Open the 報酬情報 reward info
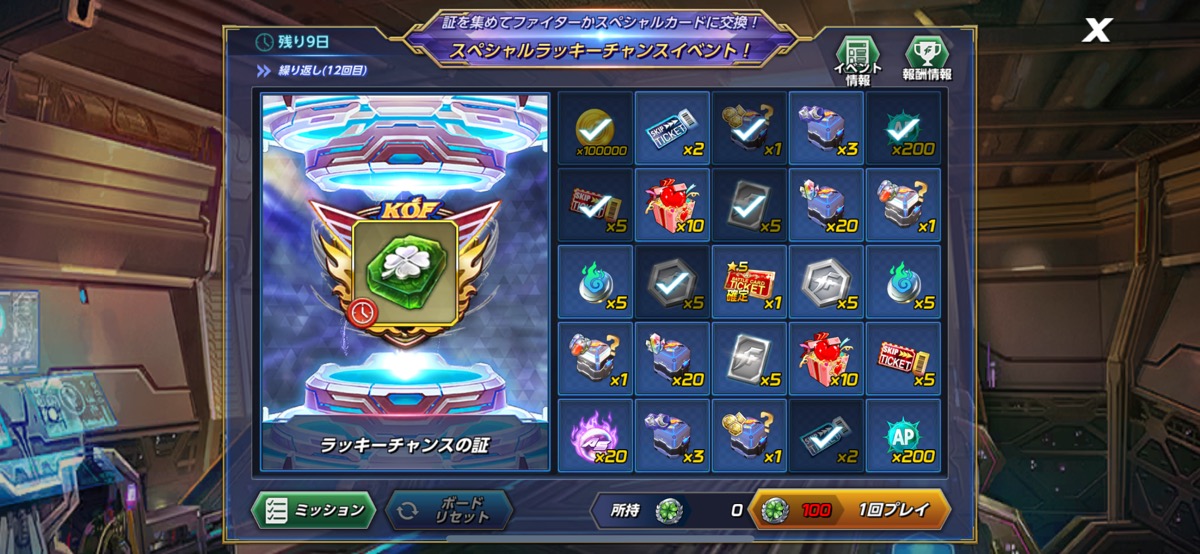1200x554 pixels. 927,60
